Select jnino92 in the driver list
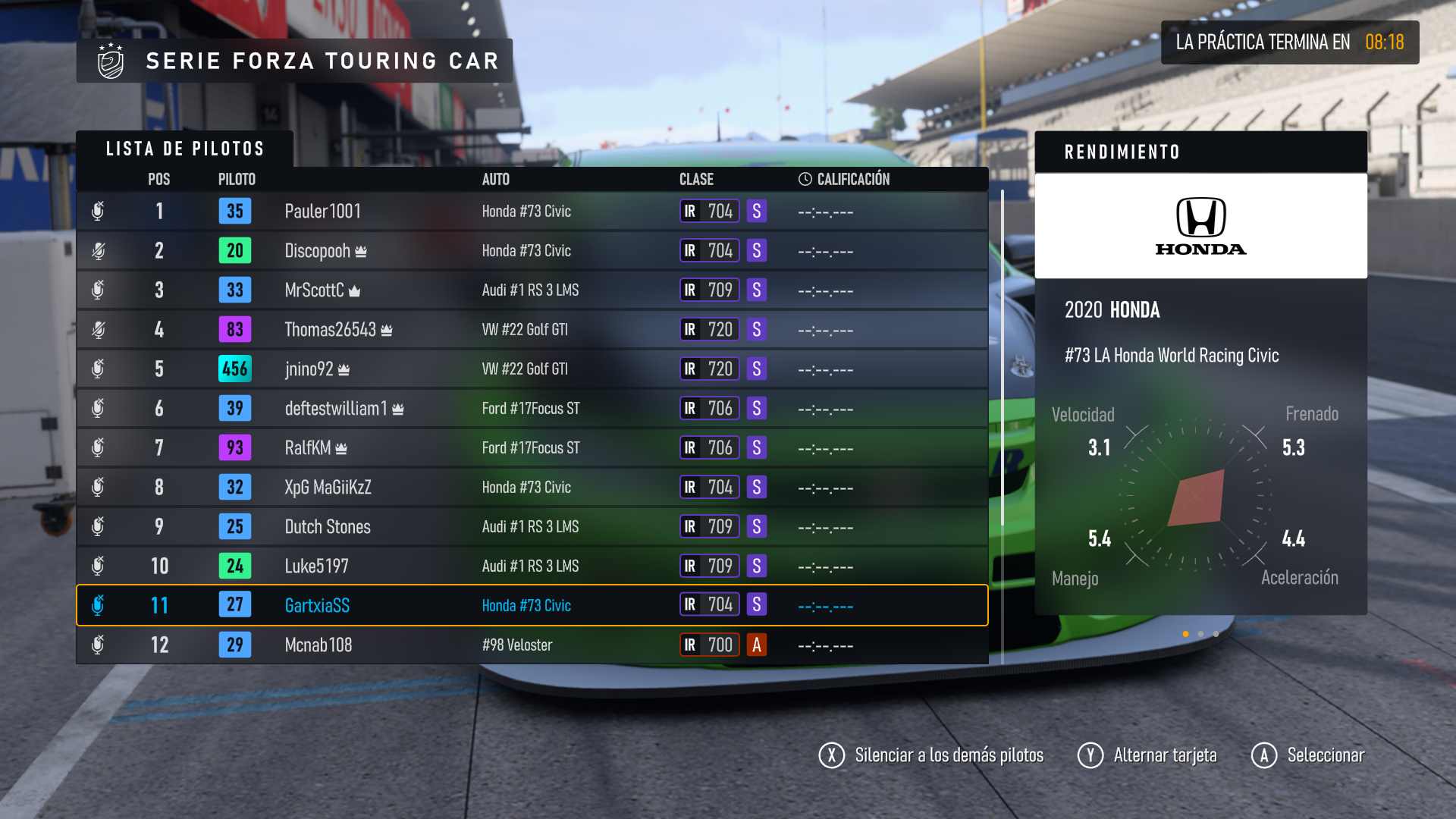1456x819 pixels. [531, 369]
